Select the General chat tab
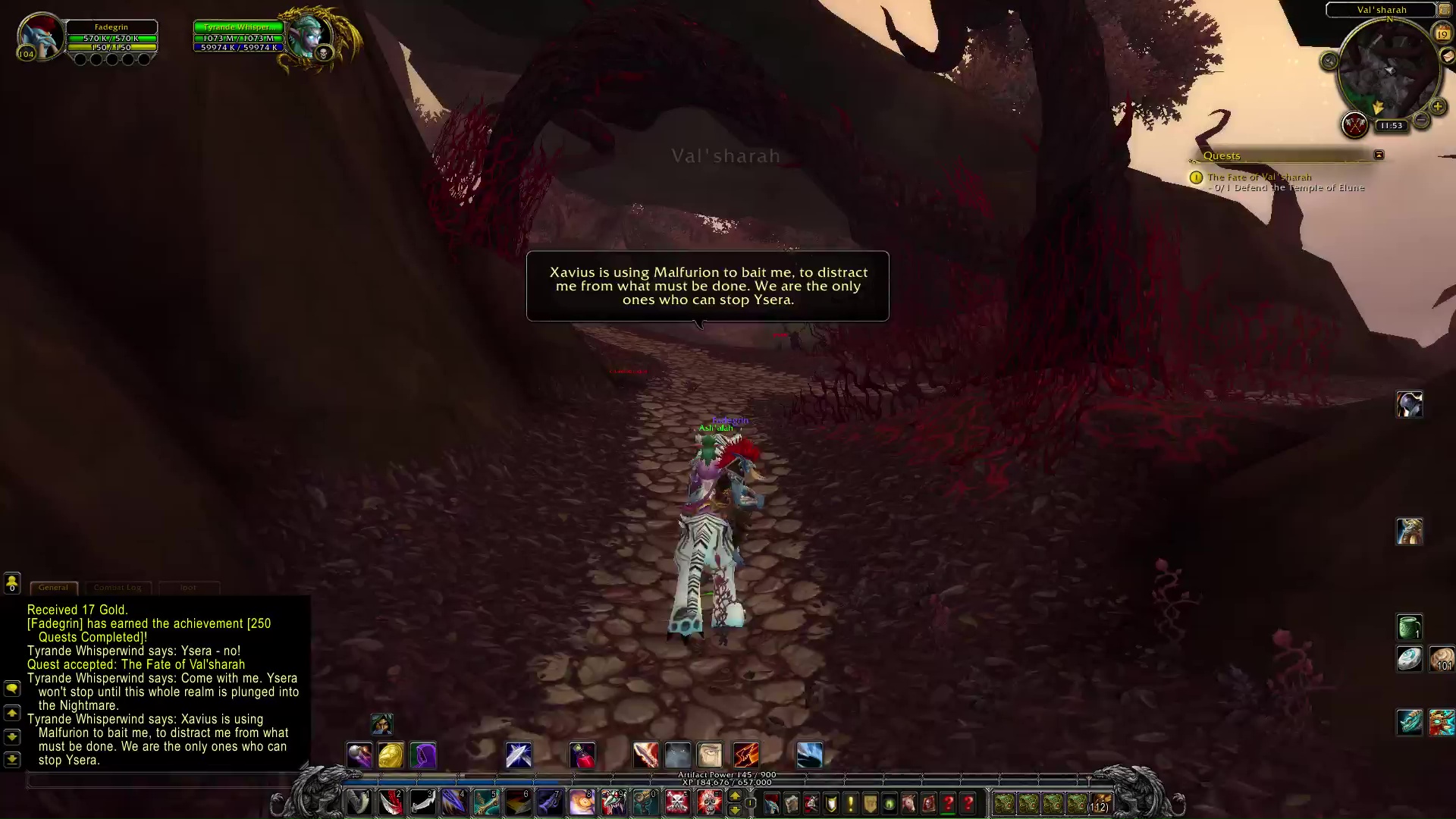Image resolution: width=1456 pixels, height=819 pixels. 53,588
